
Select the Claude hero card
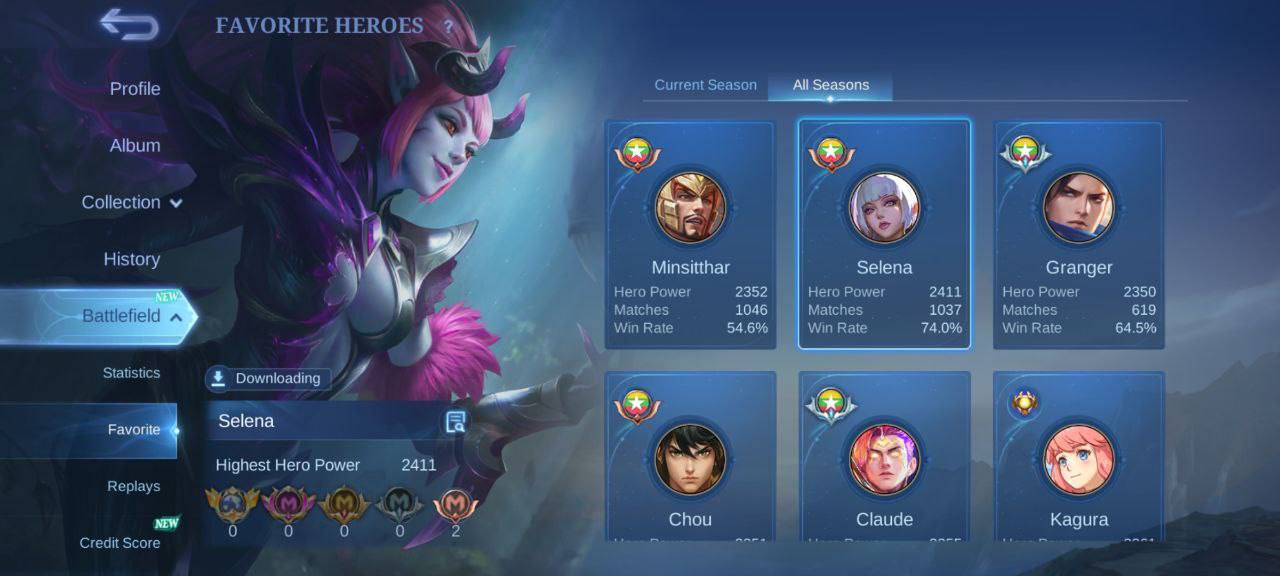coord(884,458)
